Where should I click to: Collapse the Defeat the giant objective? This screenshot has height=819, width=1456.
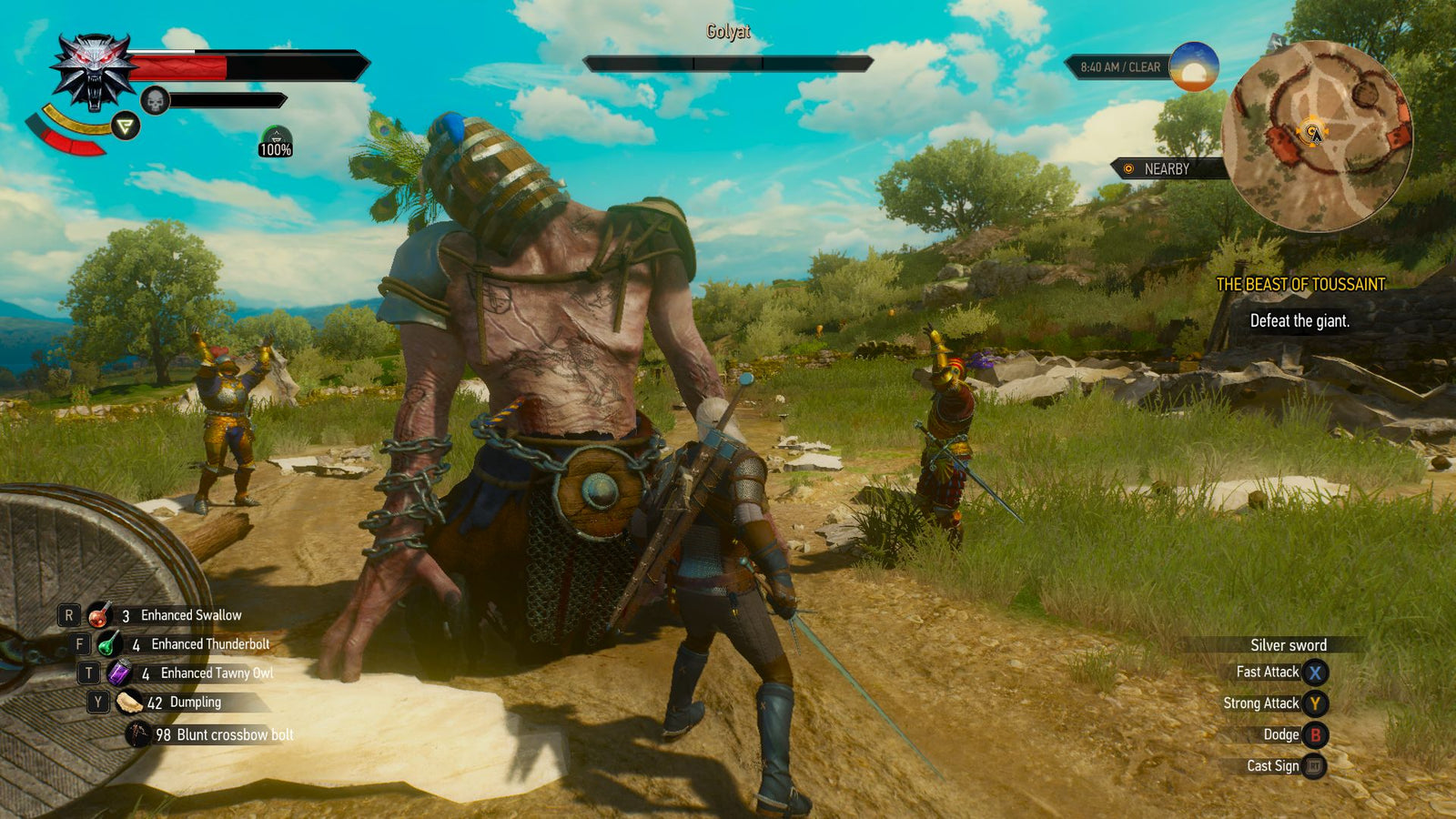[1302, 320]
